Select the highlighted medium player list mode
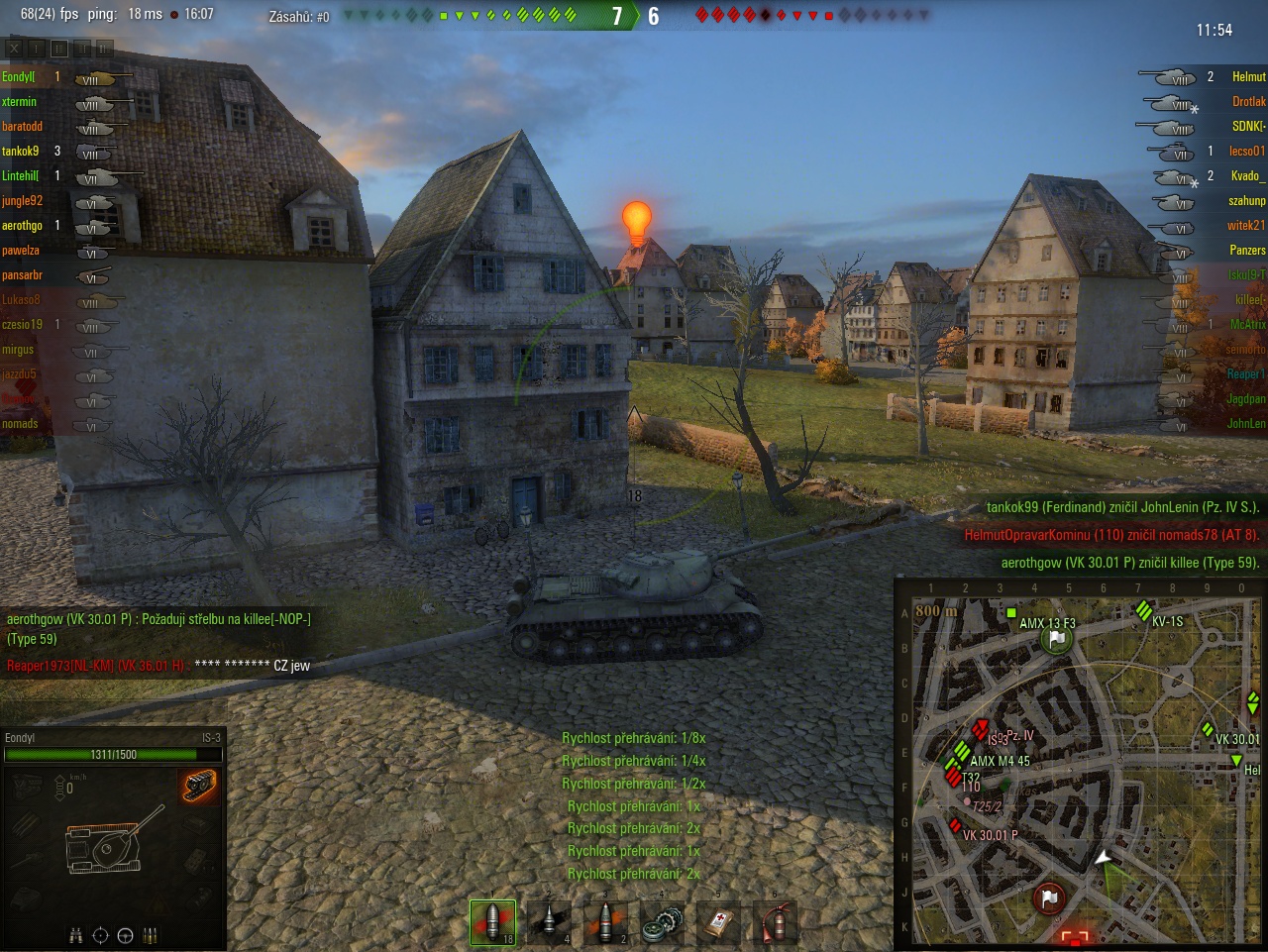The height and width of the screenshot is (952, 1268). point(59,48)
